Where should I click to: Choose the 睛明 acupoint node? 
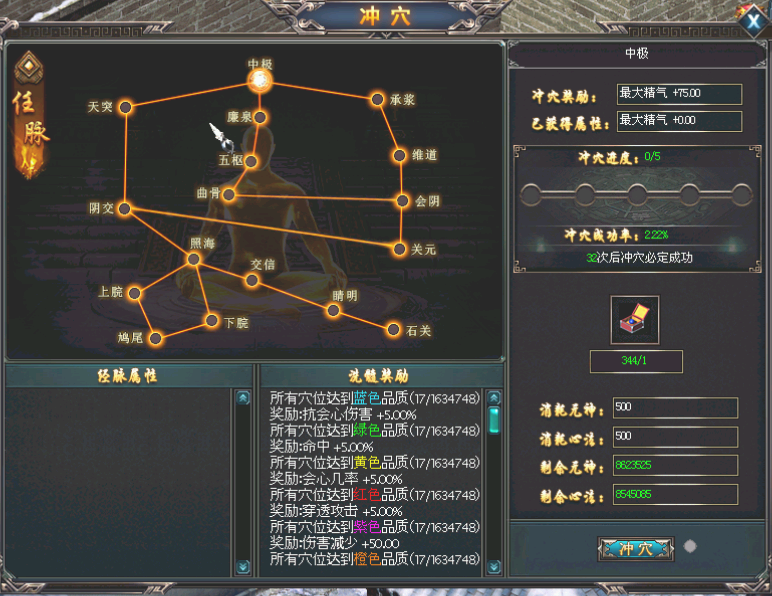tap(333, 310)
